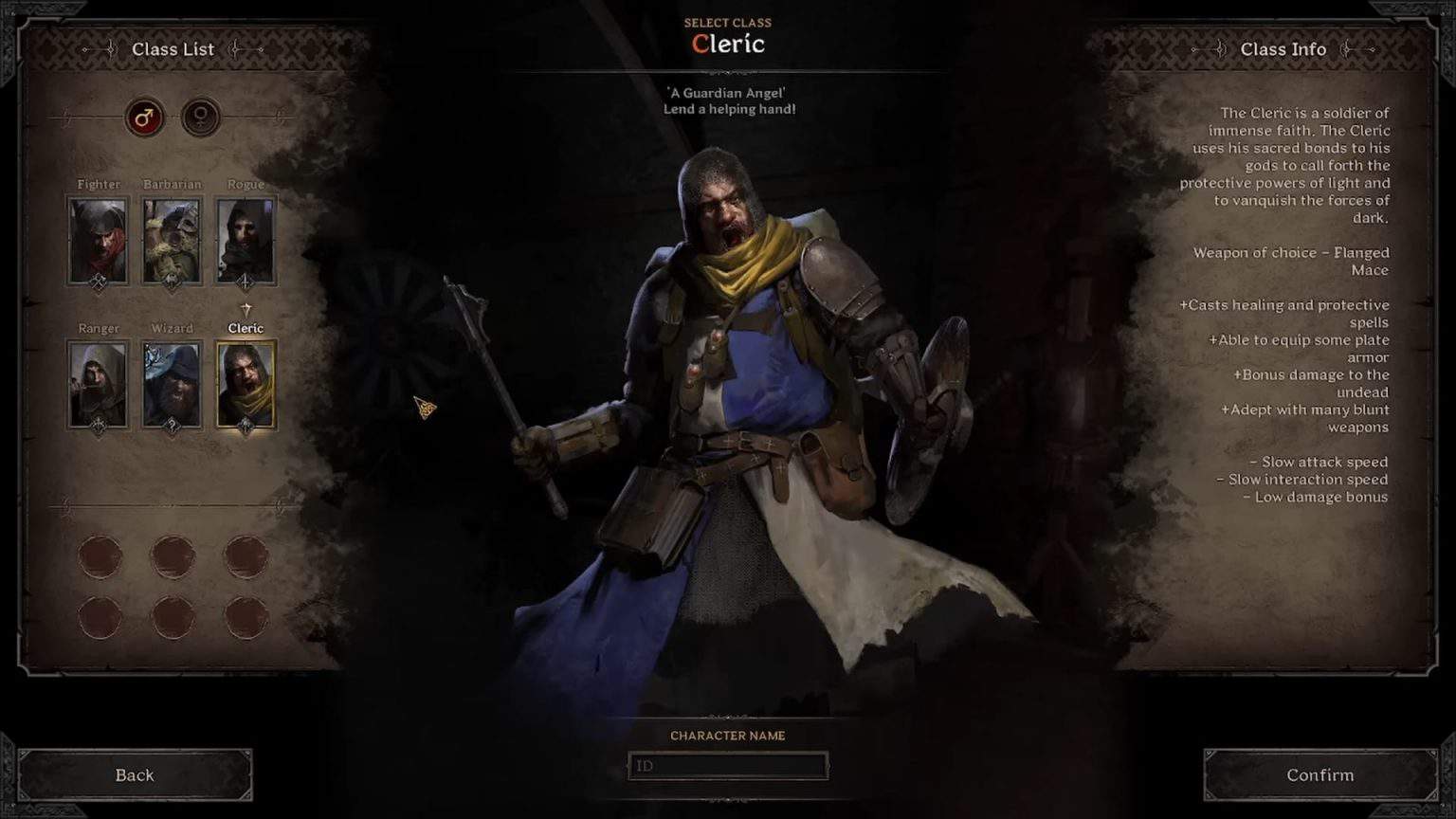Click the Character Name ID input field
The height and width of the screenshot is (819, 1456).
coord(728,767)
